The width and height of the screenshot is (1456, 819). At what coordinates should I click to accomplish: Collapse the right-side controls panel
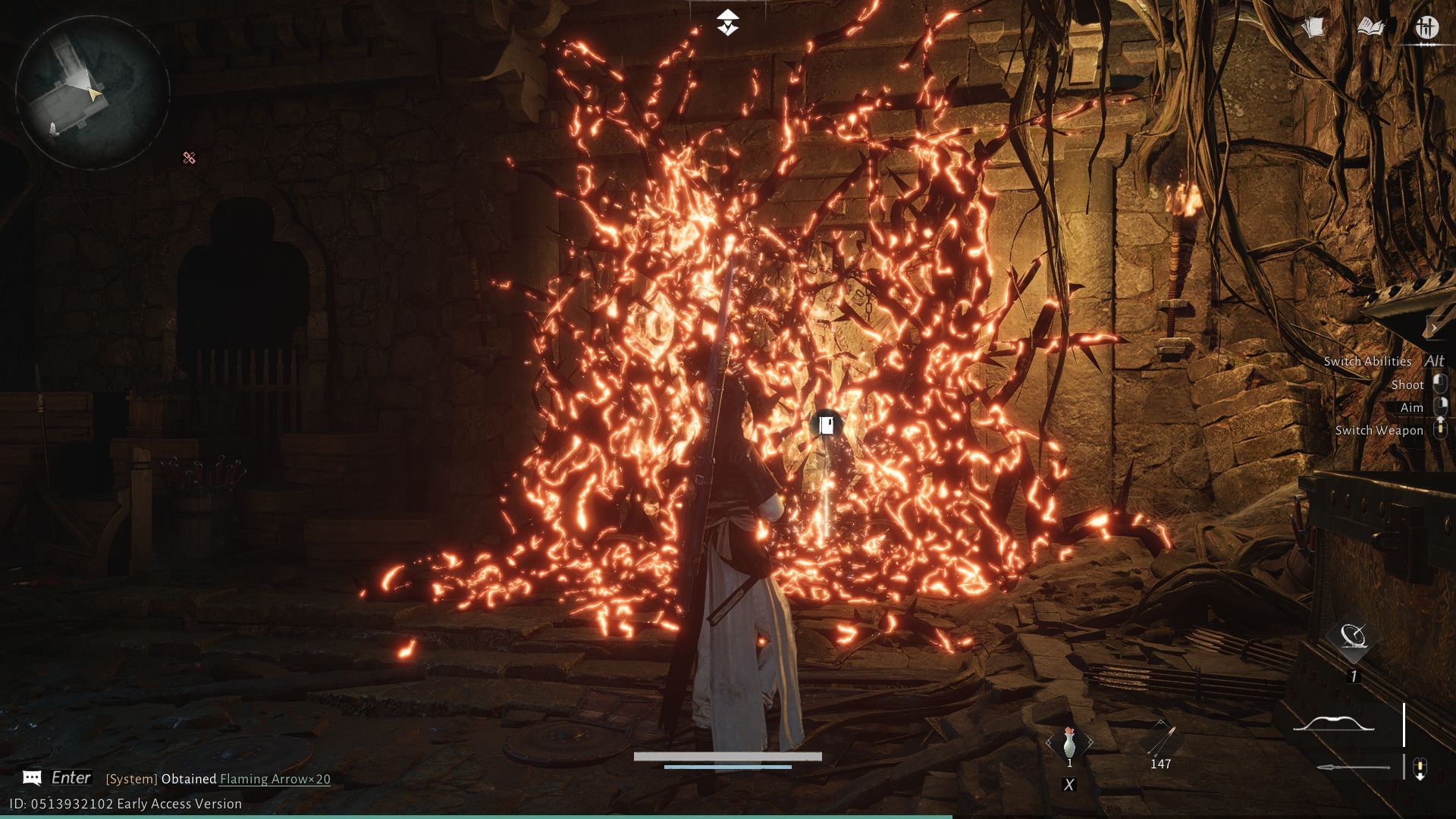tap(1436, 326)
